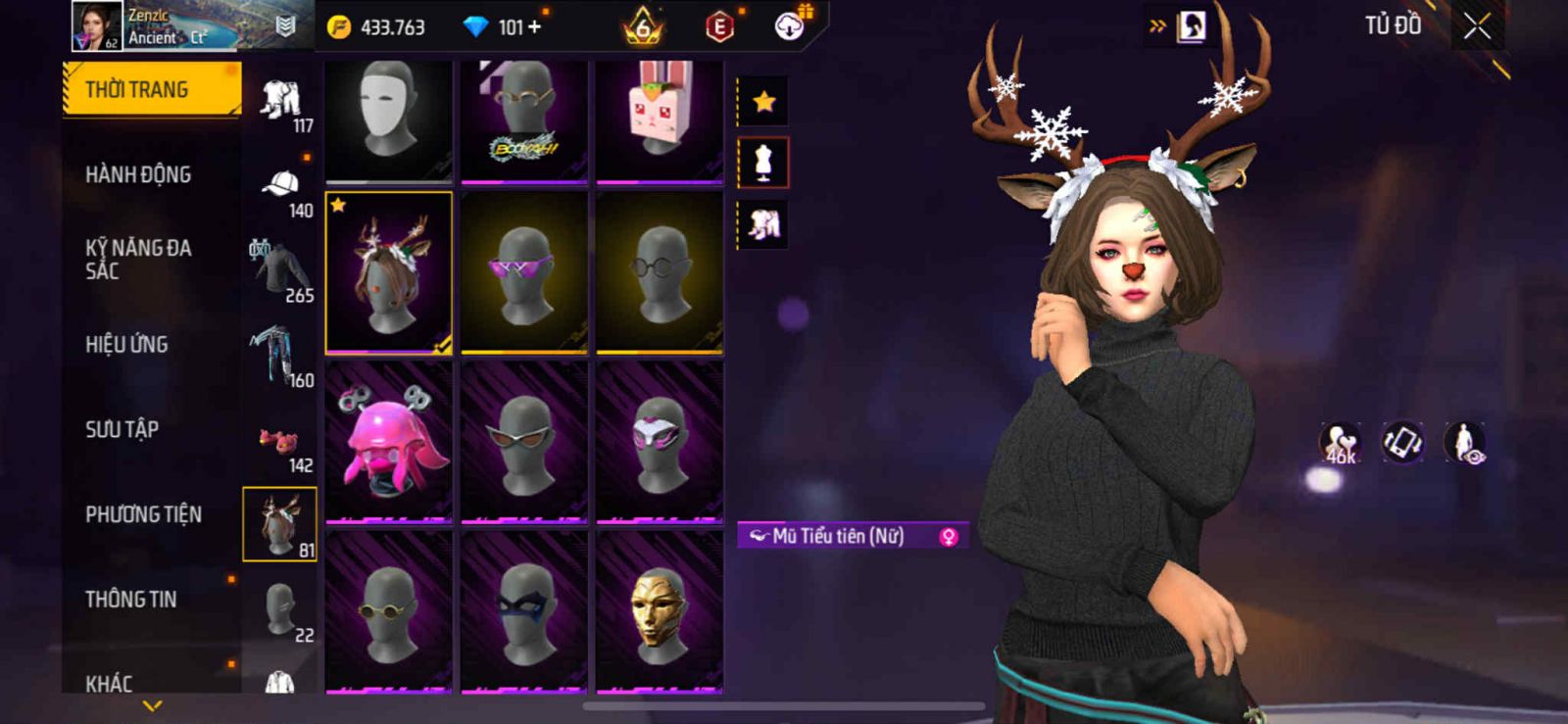This screenshot has height=724, width=1568.
Task: Select the KỸ NĂNG ĐA SẮC tab
Action: click(138, 260)
